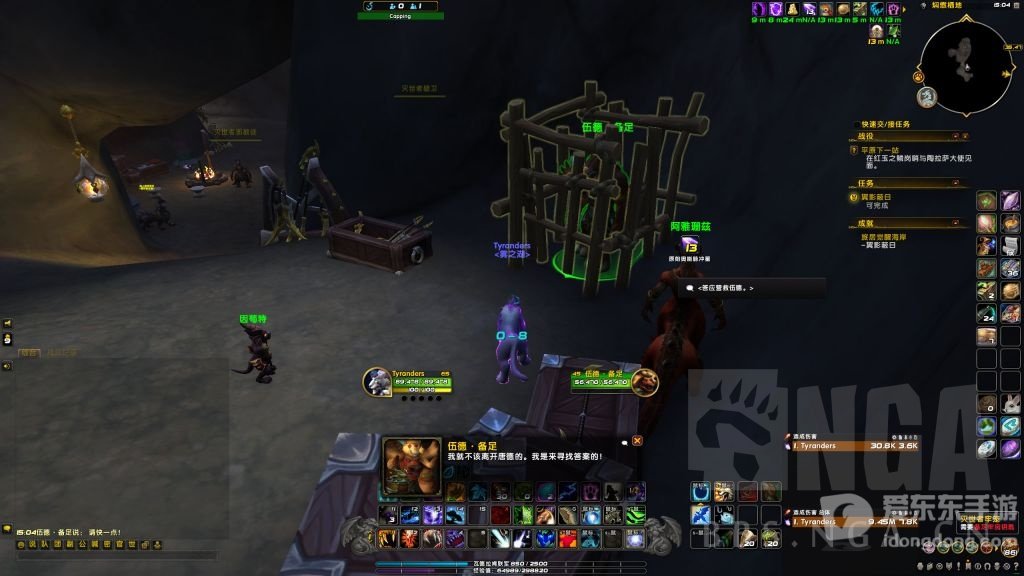Open the 翼影翦日 quest in tracker

[880, 198]
